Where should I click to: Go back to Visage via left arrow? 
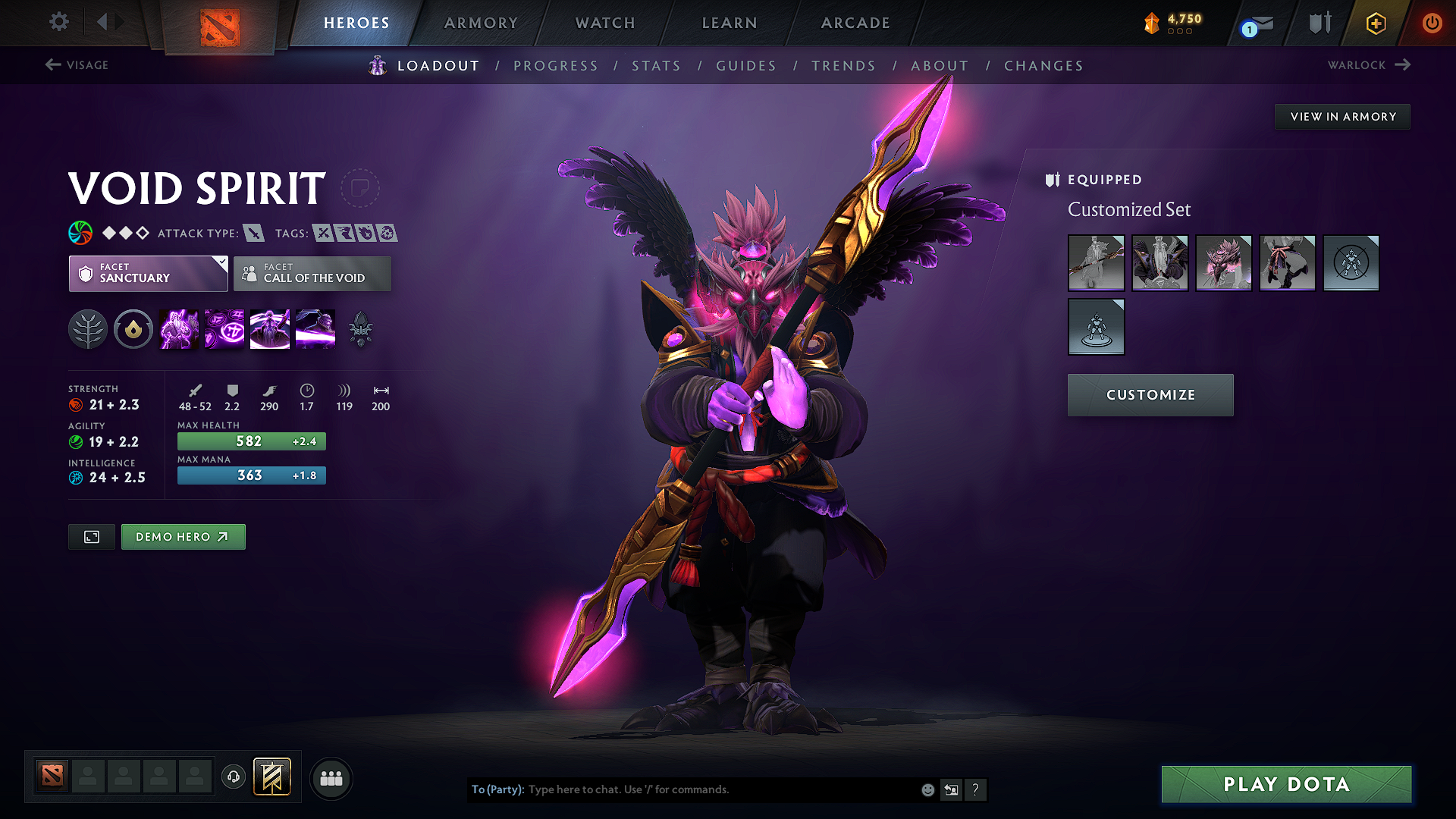(x=76, y=65)
